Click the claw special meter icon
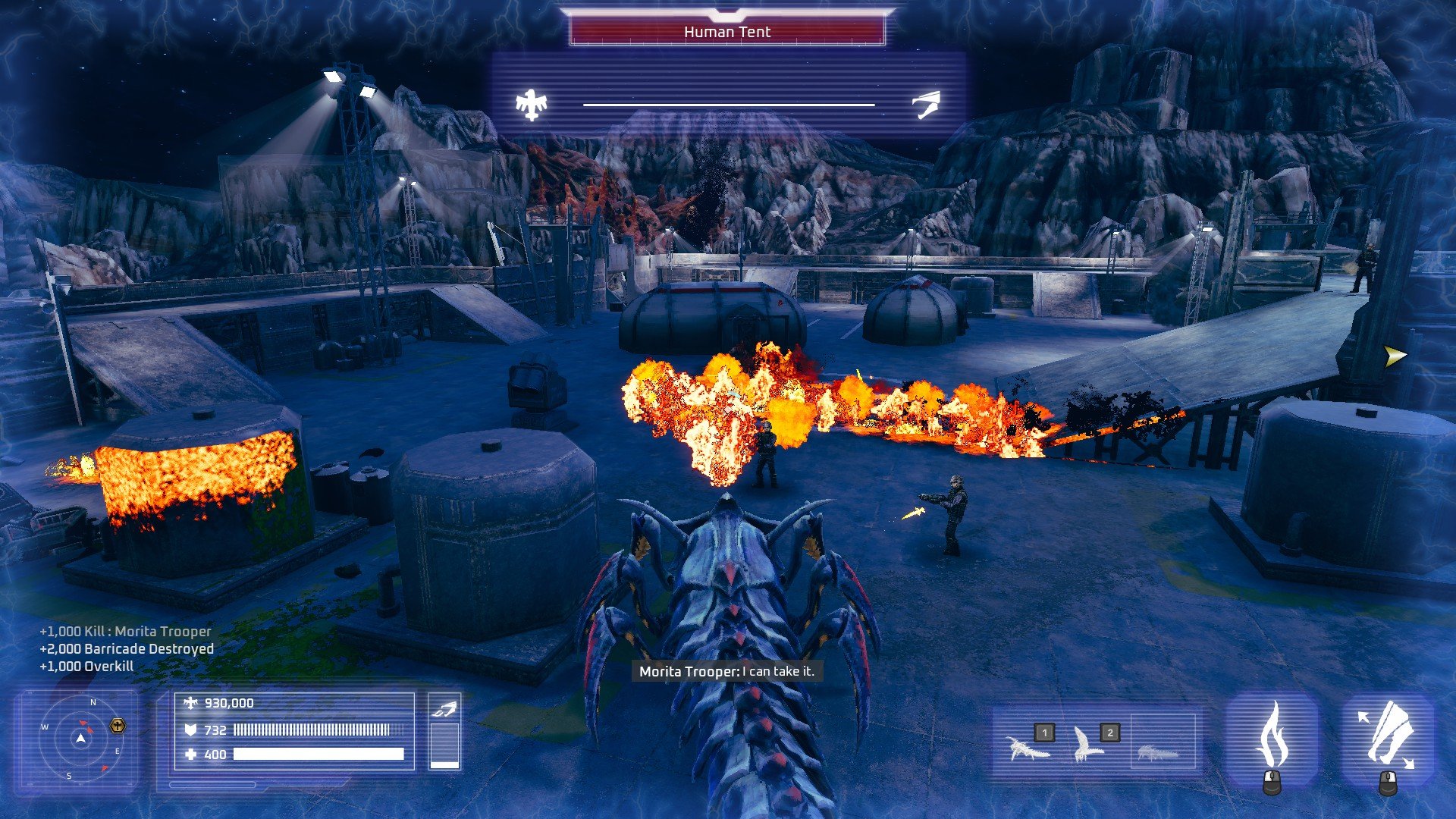This screenshot has width=1456, height=819. [444, 710]
